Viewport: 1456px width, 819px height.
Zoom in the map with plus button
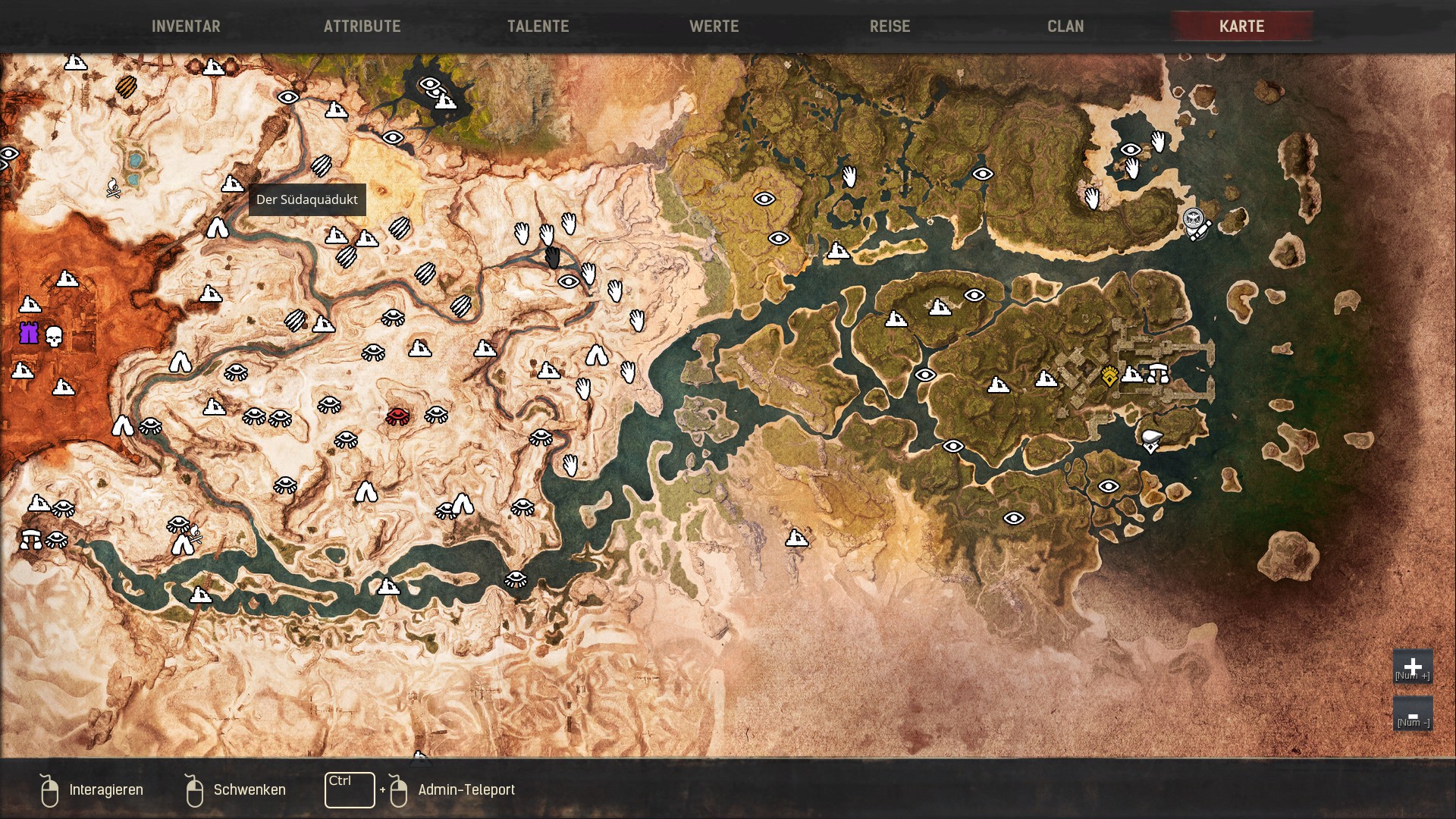tap(1412, 667)
